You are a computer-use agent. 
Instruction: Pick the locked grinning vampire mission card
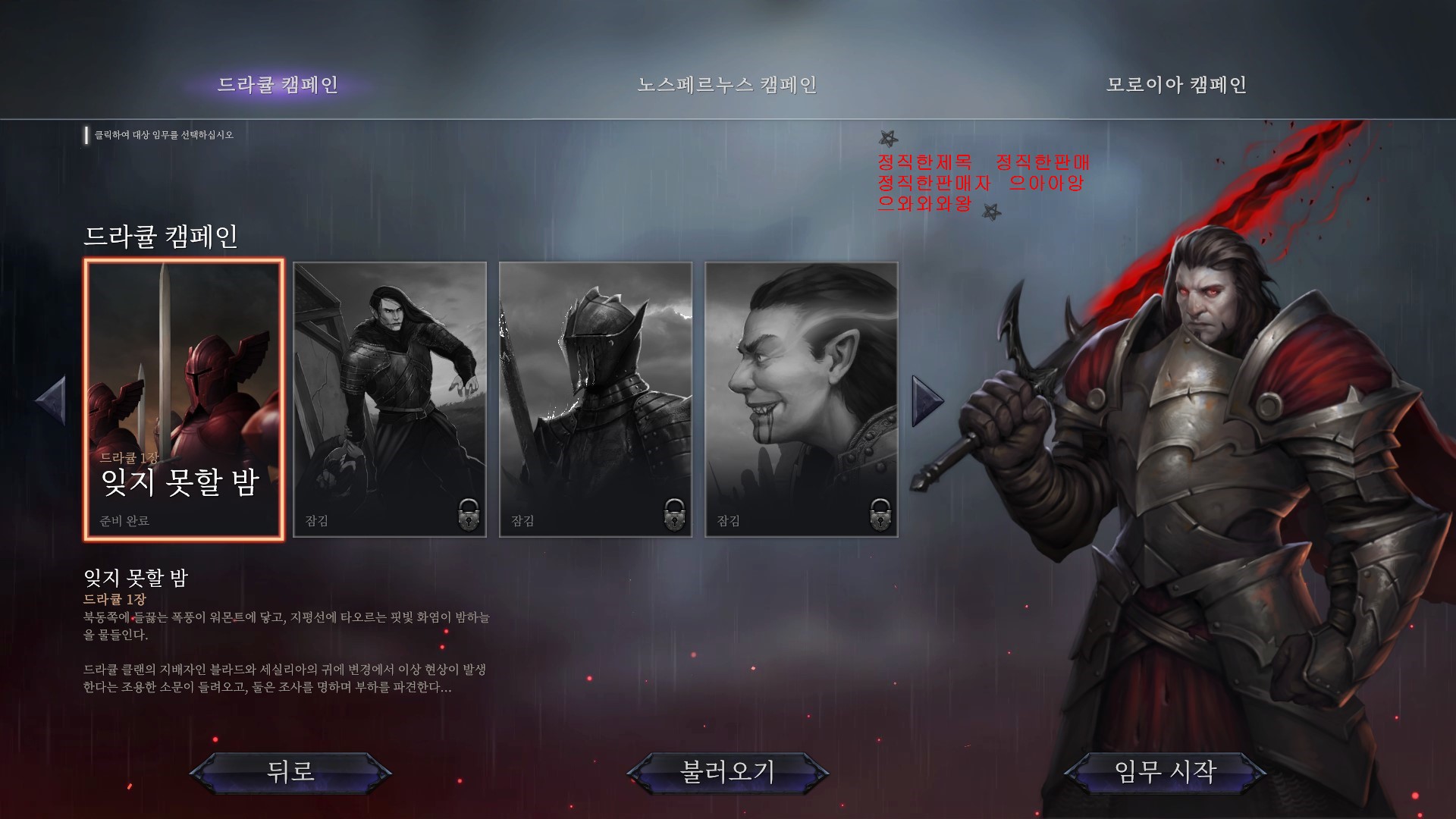pos(802,399)
